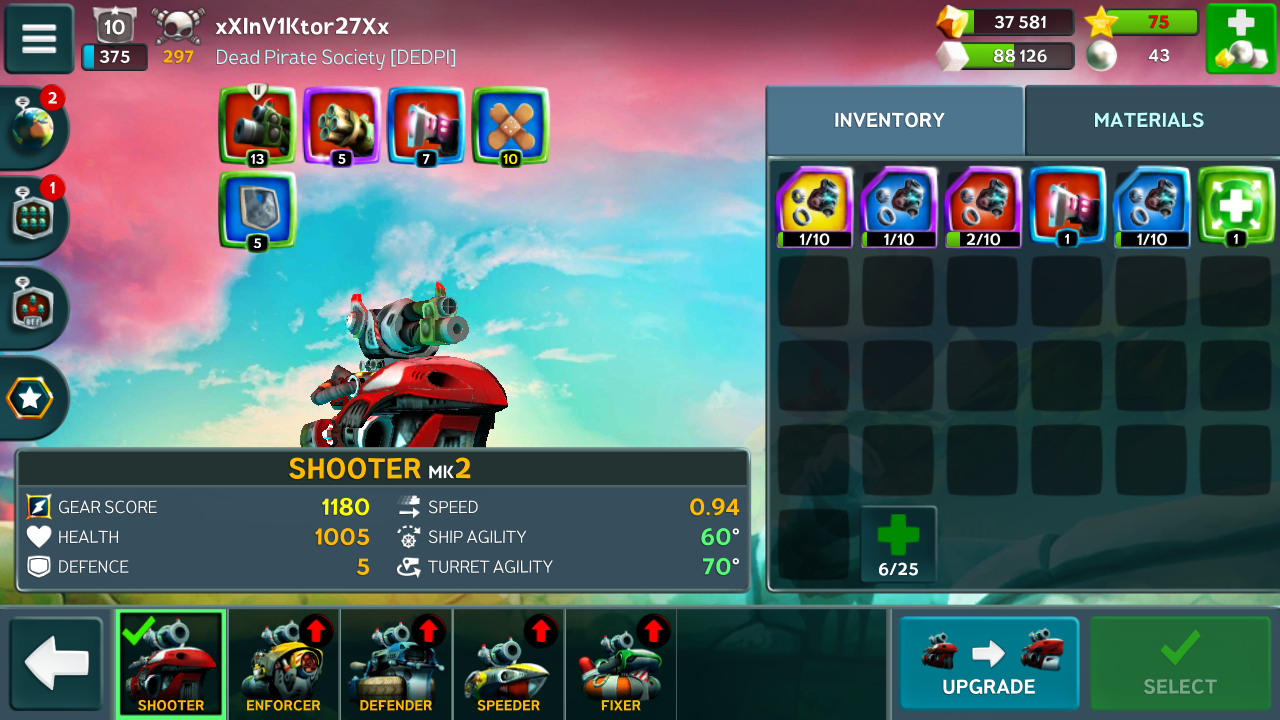Select the yellow weapon part in inventory
Screen dimensions: 1280x720
814,206
